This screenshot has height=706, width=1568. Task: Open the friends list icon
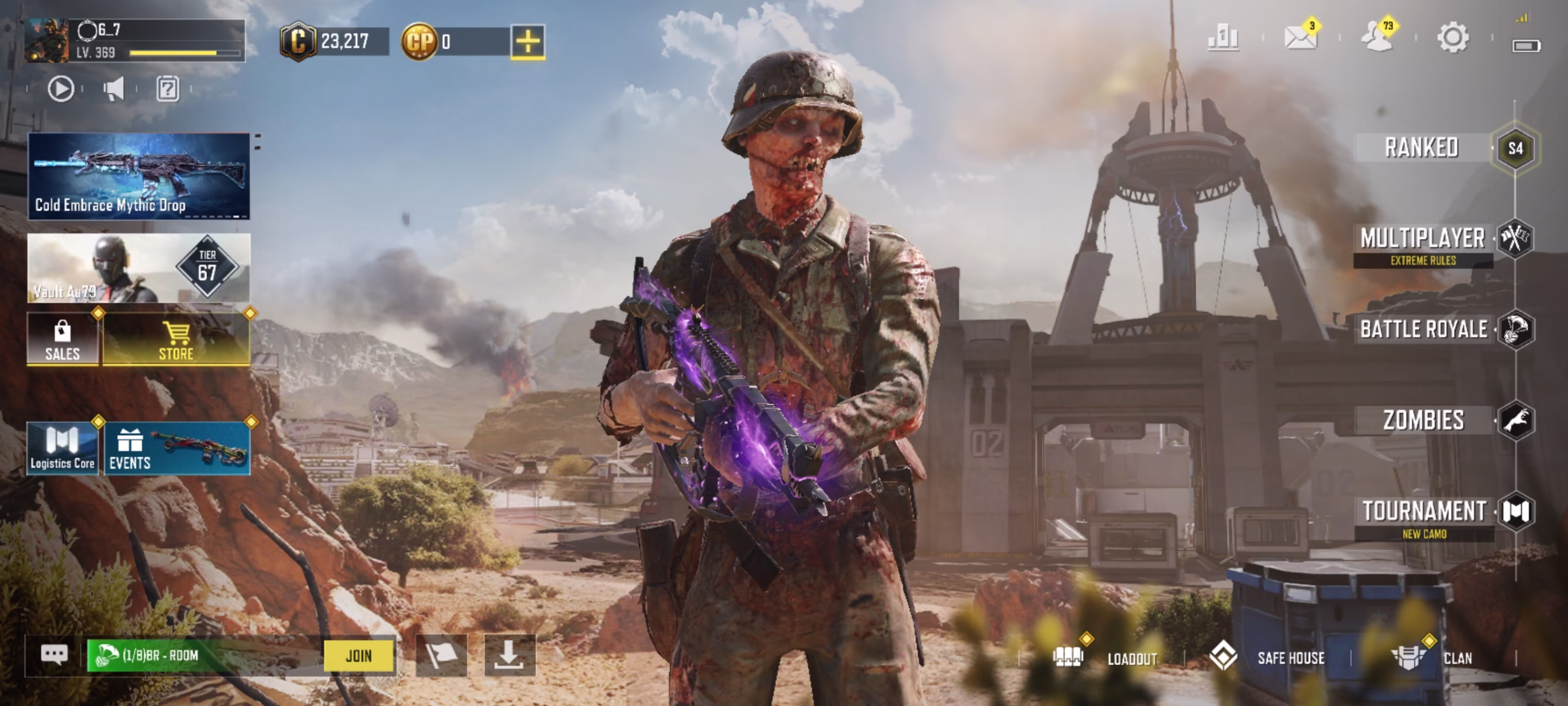pos(1376,38)
